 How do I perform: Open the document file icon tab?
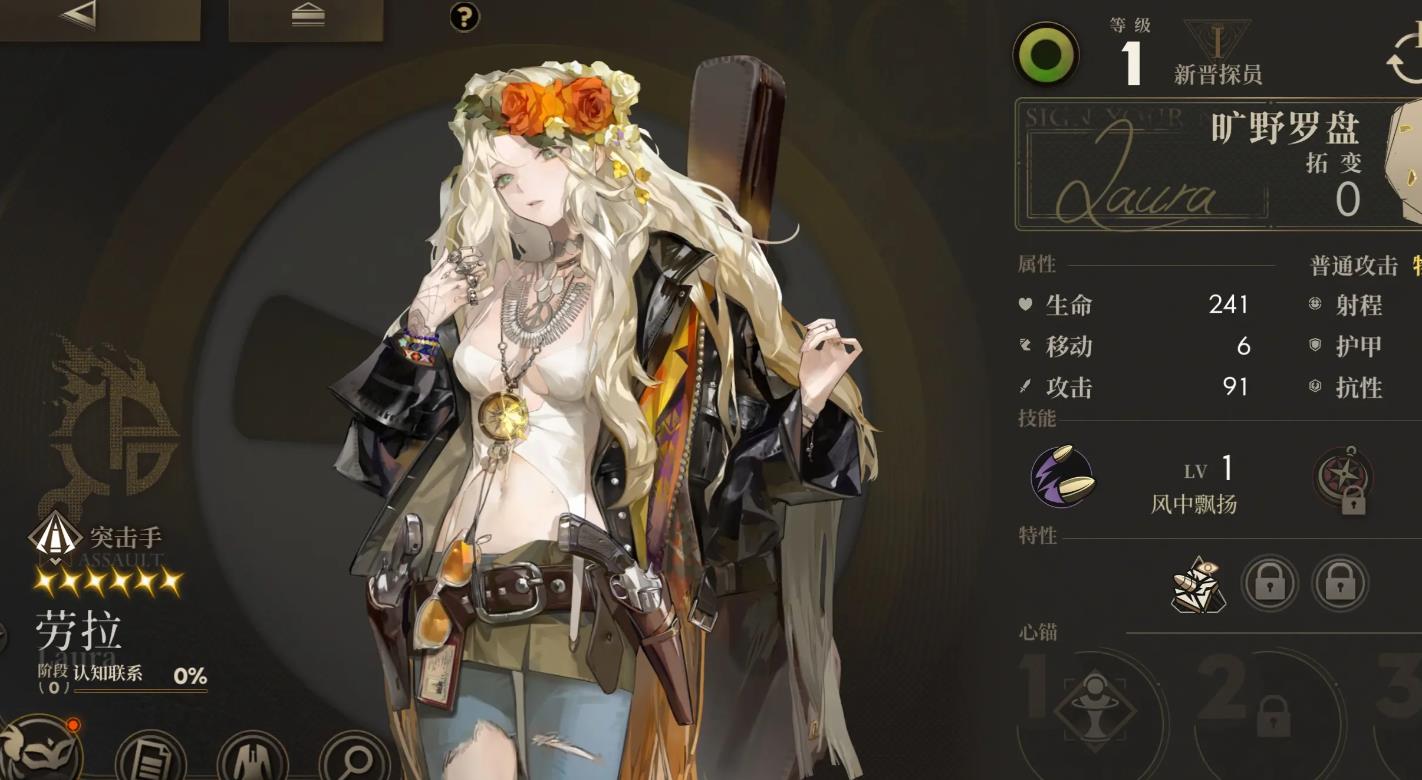(x=150, y=757)
